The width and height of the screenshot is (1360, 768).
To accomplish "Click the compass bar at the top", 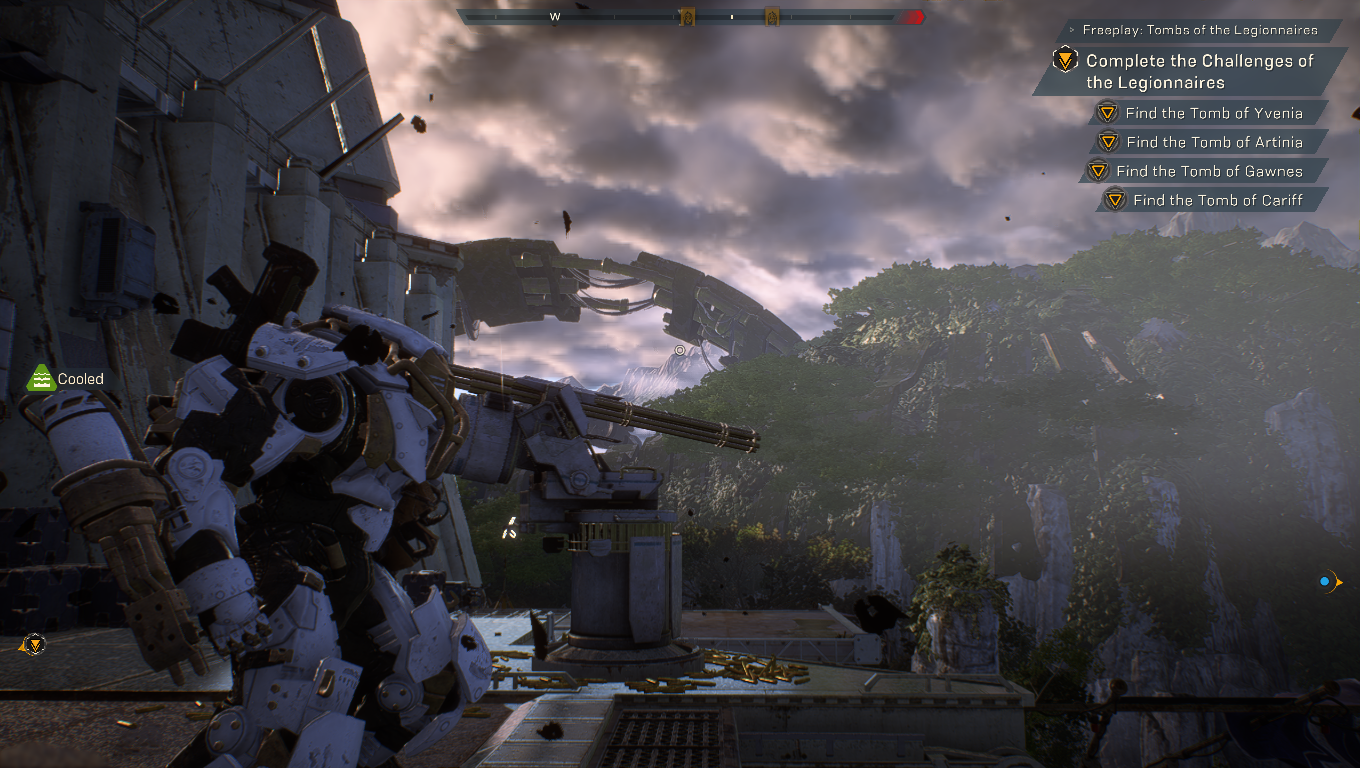I will point(690,17).
